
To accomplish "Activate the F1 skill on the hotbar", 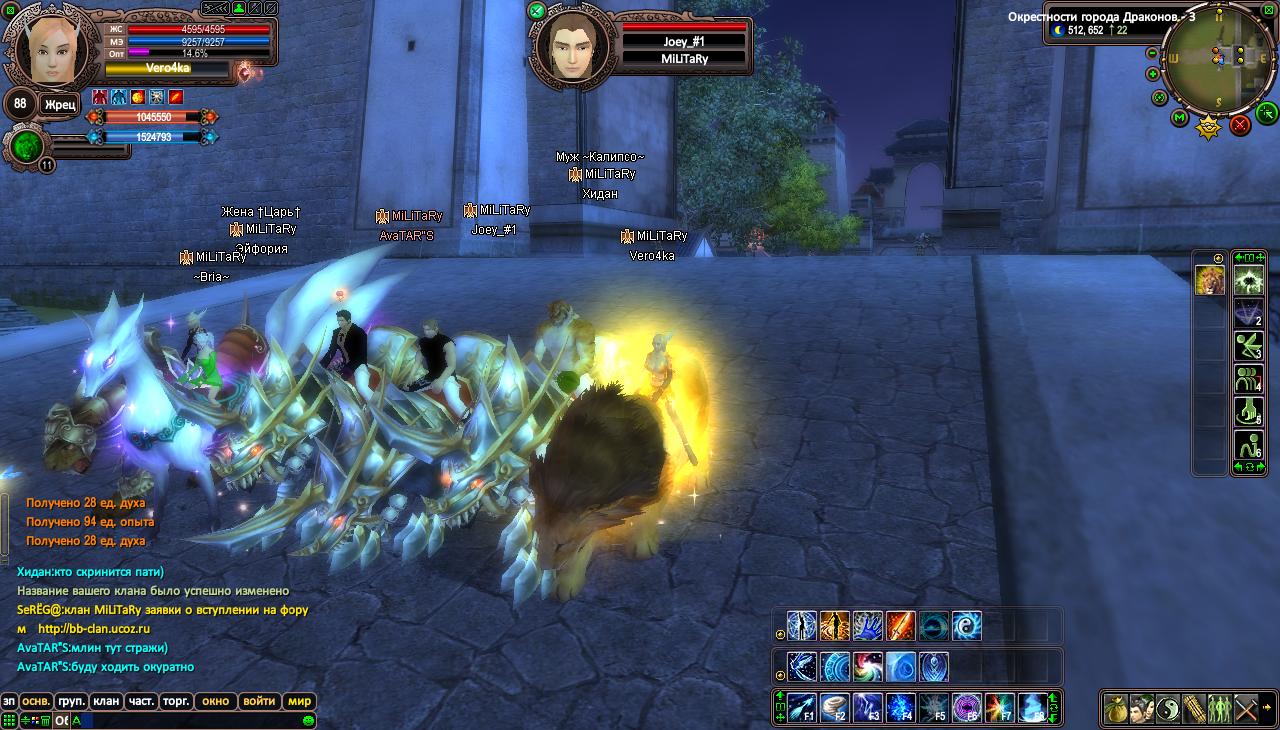I will coord(802,707).
